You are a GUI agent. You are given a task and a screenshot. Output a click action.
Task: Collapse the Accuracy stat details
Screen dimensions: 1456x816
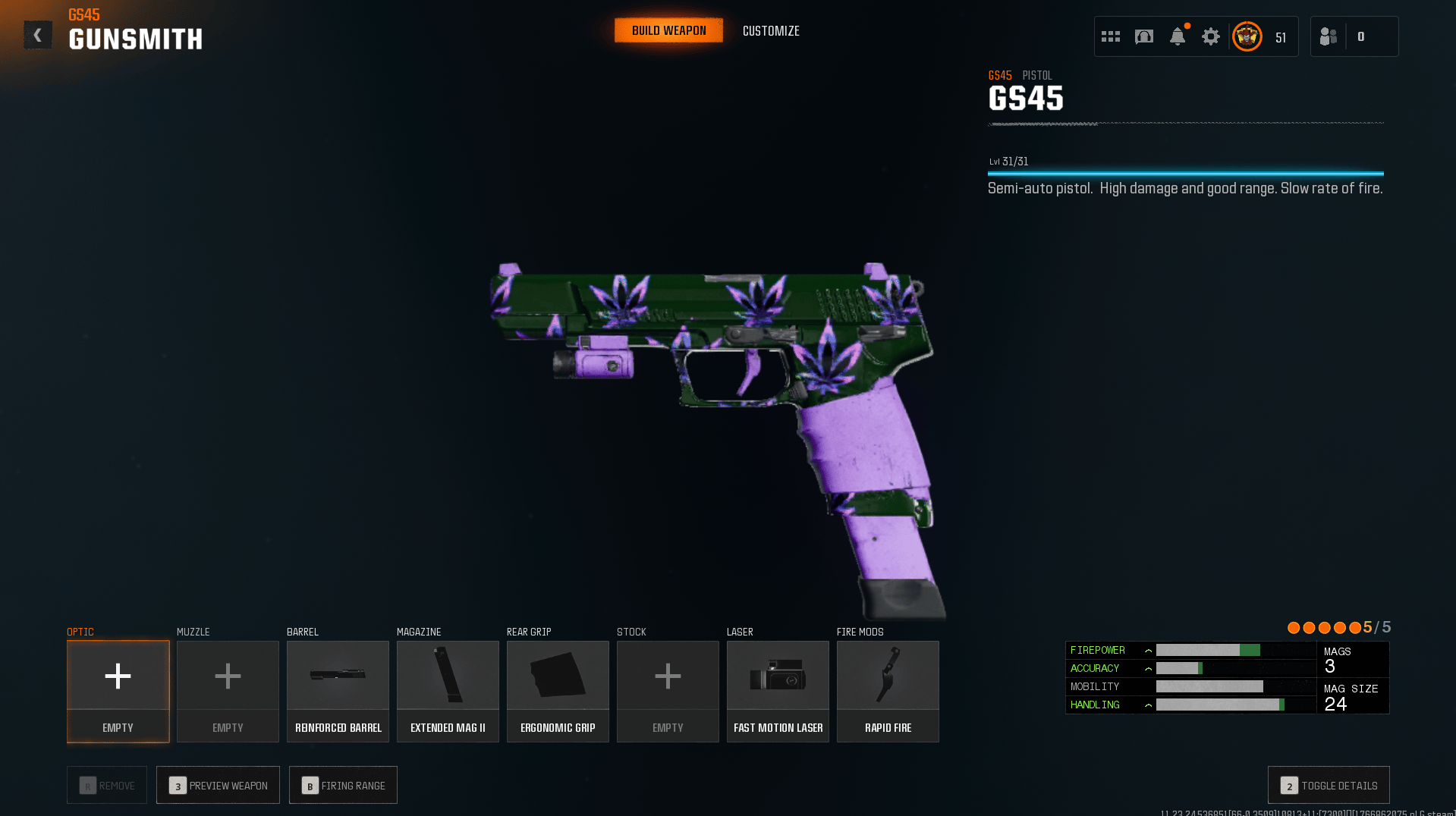pos(1148,668)
